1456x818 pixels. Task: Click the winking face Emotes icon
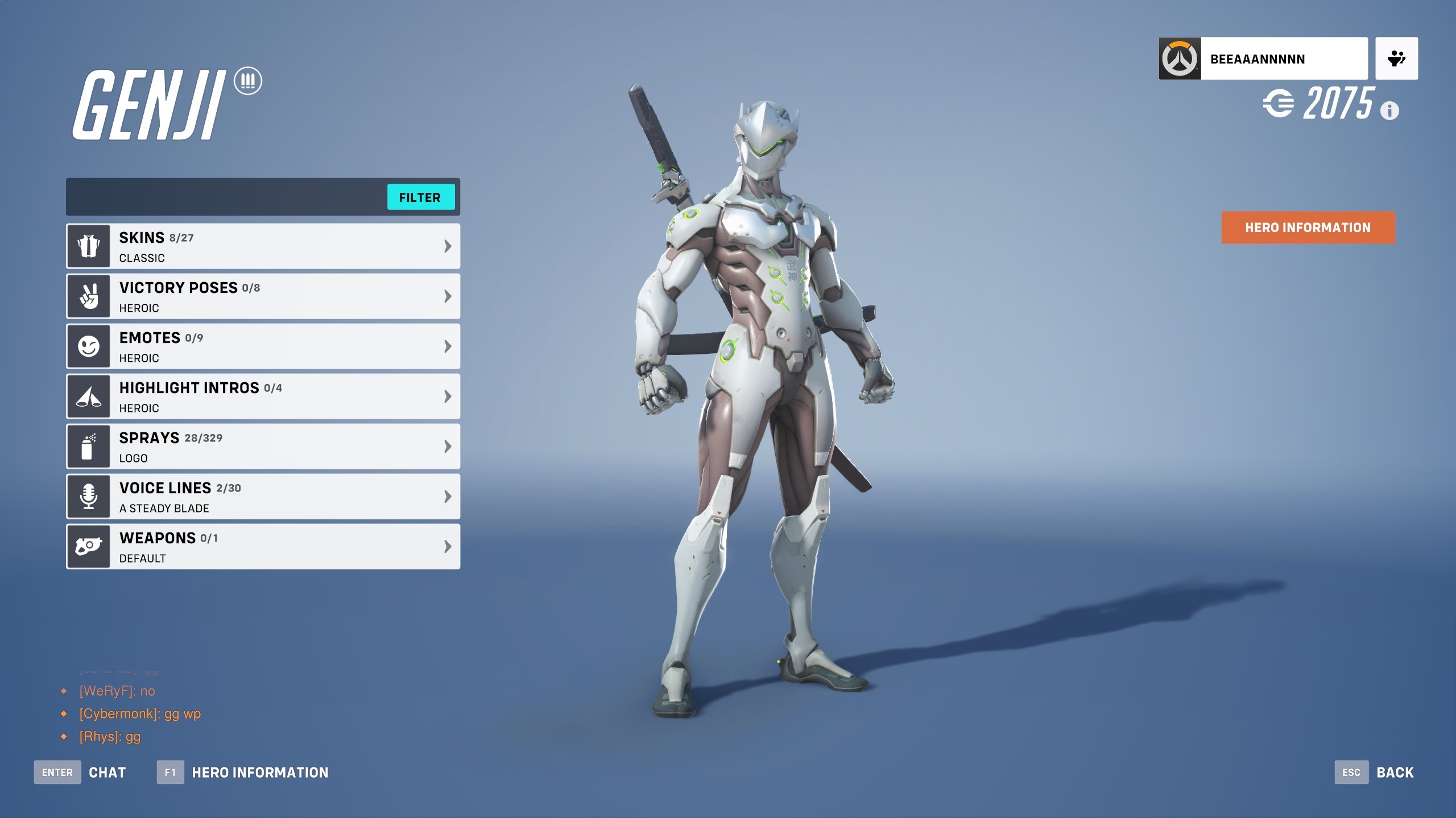pyautogui.click(x=88, y=346)
